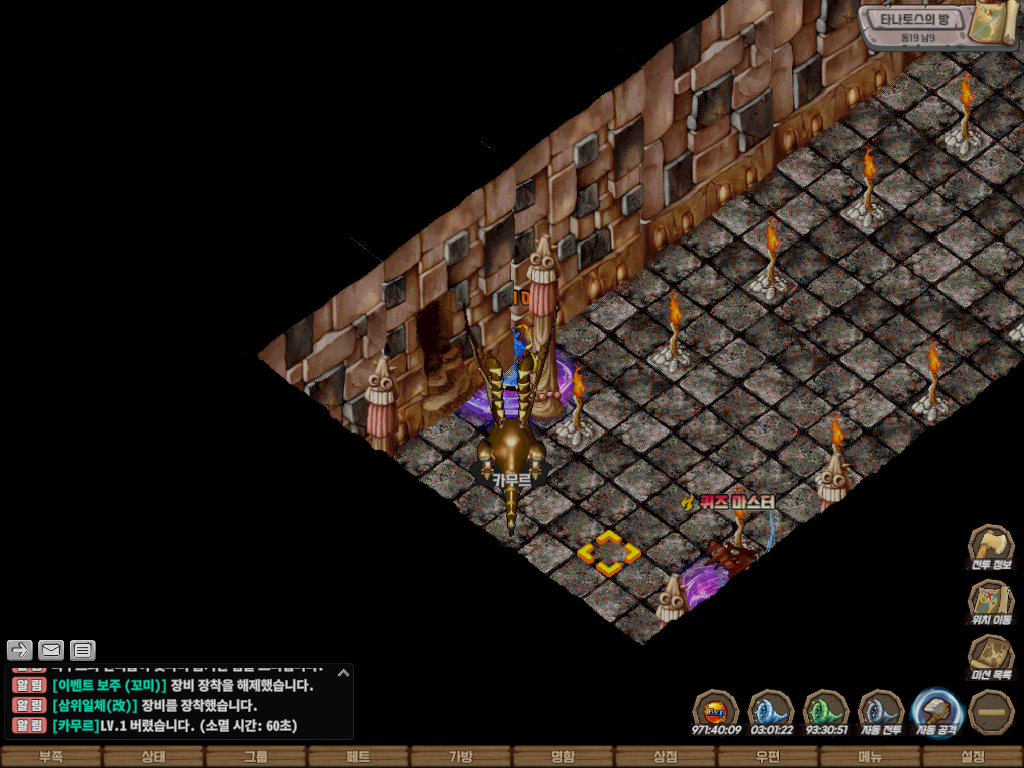
Task: Open the 명함 (name card) menu
Action: click(563, 757)
